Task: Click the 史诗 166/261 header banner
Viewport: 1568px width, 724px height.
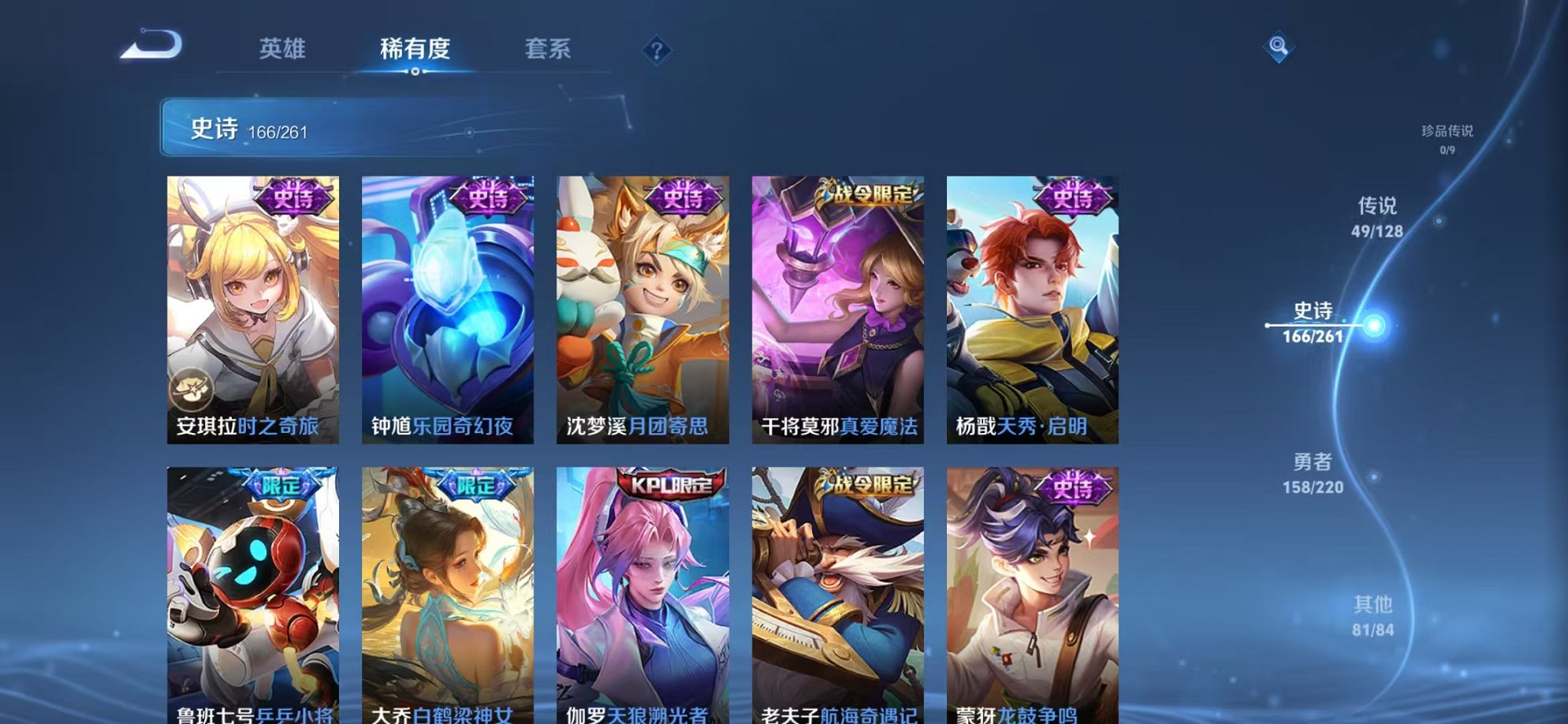Action: (x=315, y=128)
